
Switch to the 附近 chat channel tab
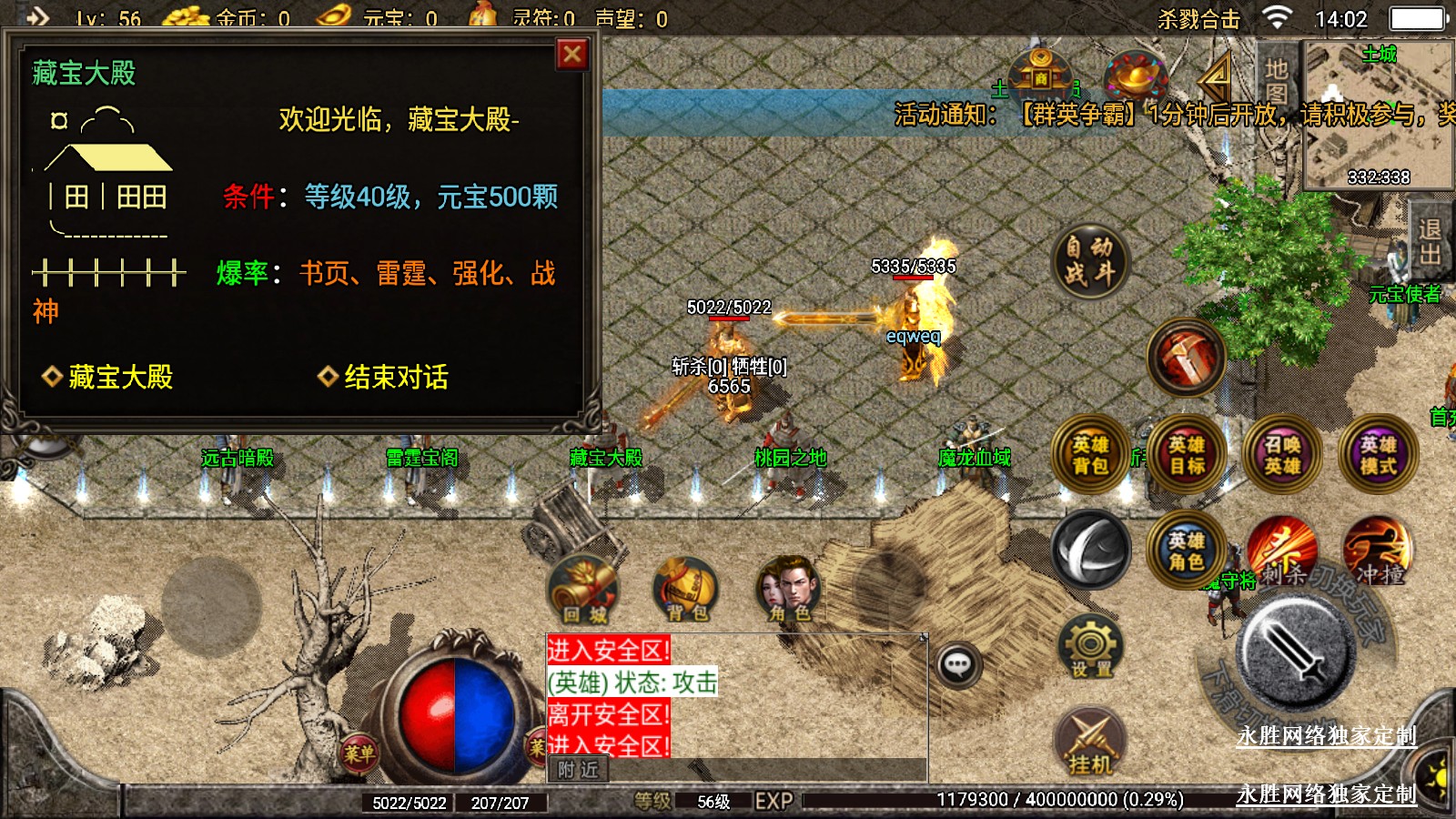[579, 770]
